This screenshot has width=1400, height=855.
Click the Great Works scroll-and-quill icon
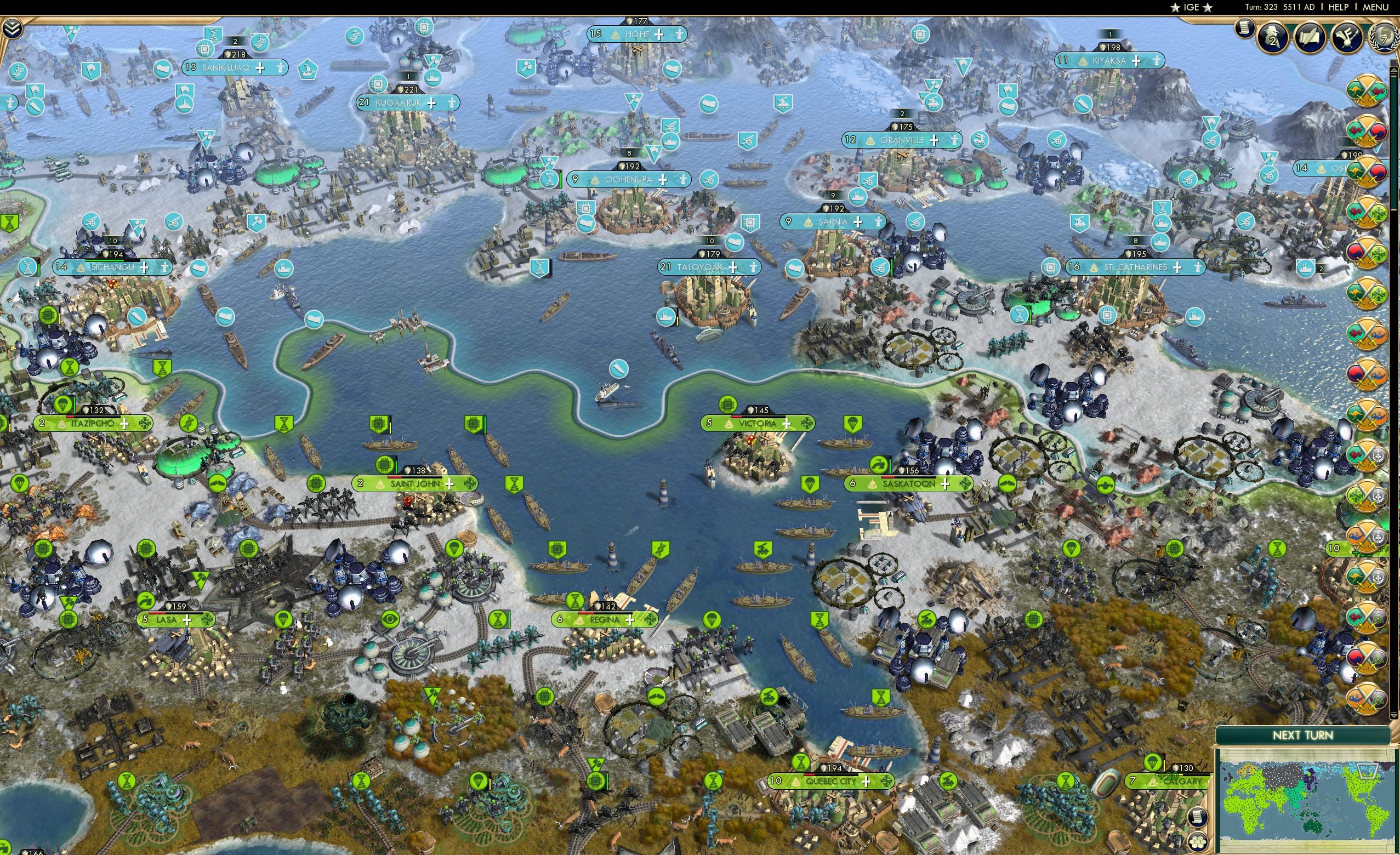pos(1310,37)
